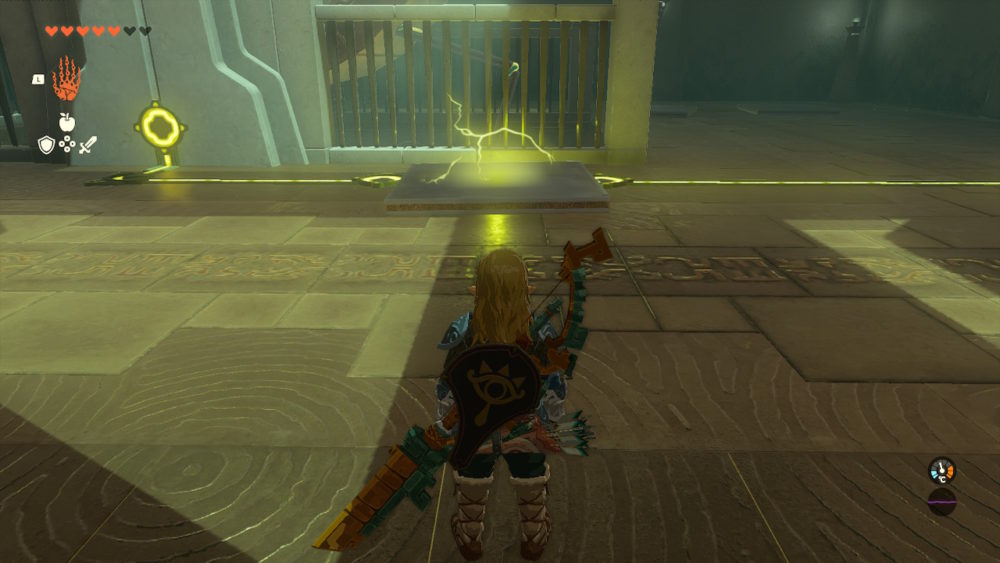Choose the sword weapon icon
1000x563 pixels.
(88, 146)
